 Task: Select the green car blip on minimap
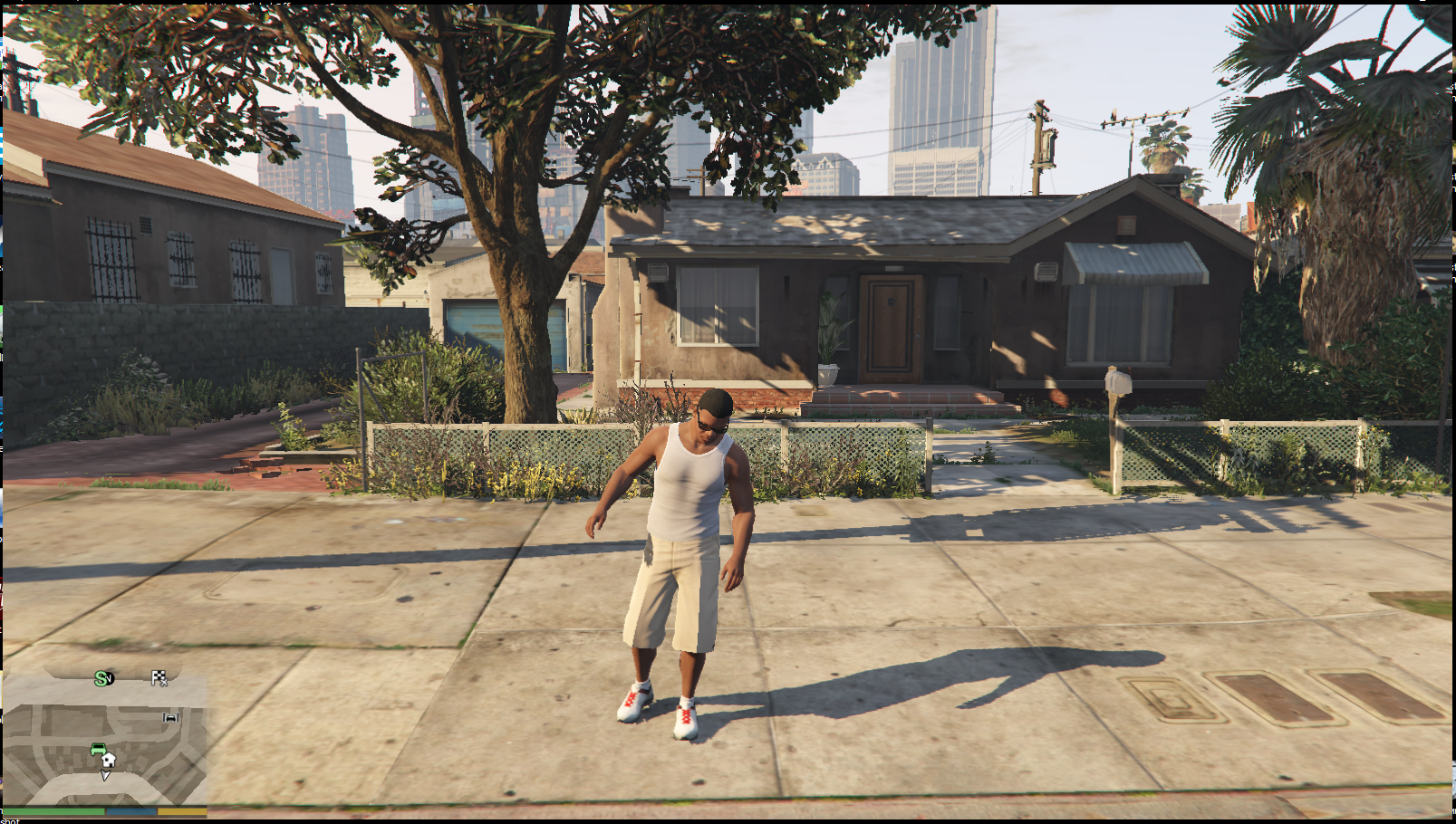pyautogui.click(x=97, y=748)
